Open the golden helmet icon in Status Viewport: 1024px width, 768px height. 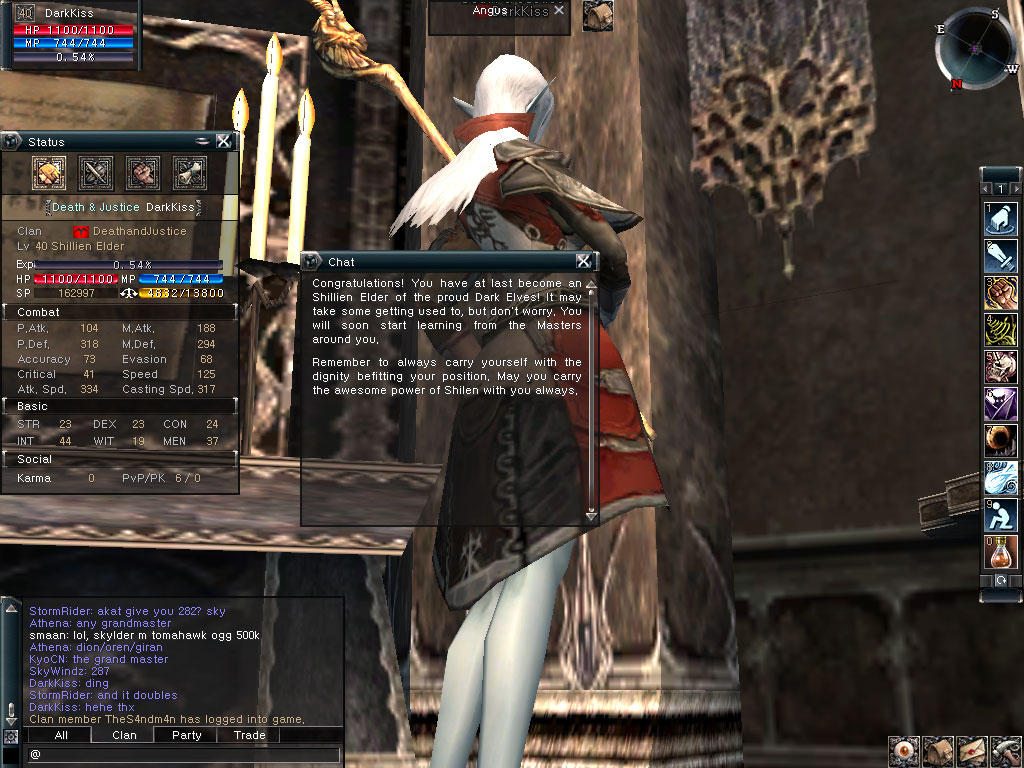pyautogui.click(x=49, y=173)
